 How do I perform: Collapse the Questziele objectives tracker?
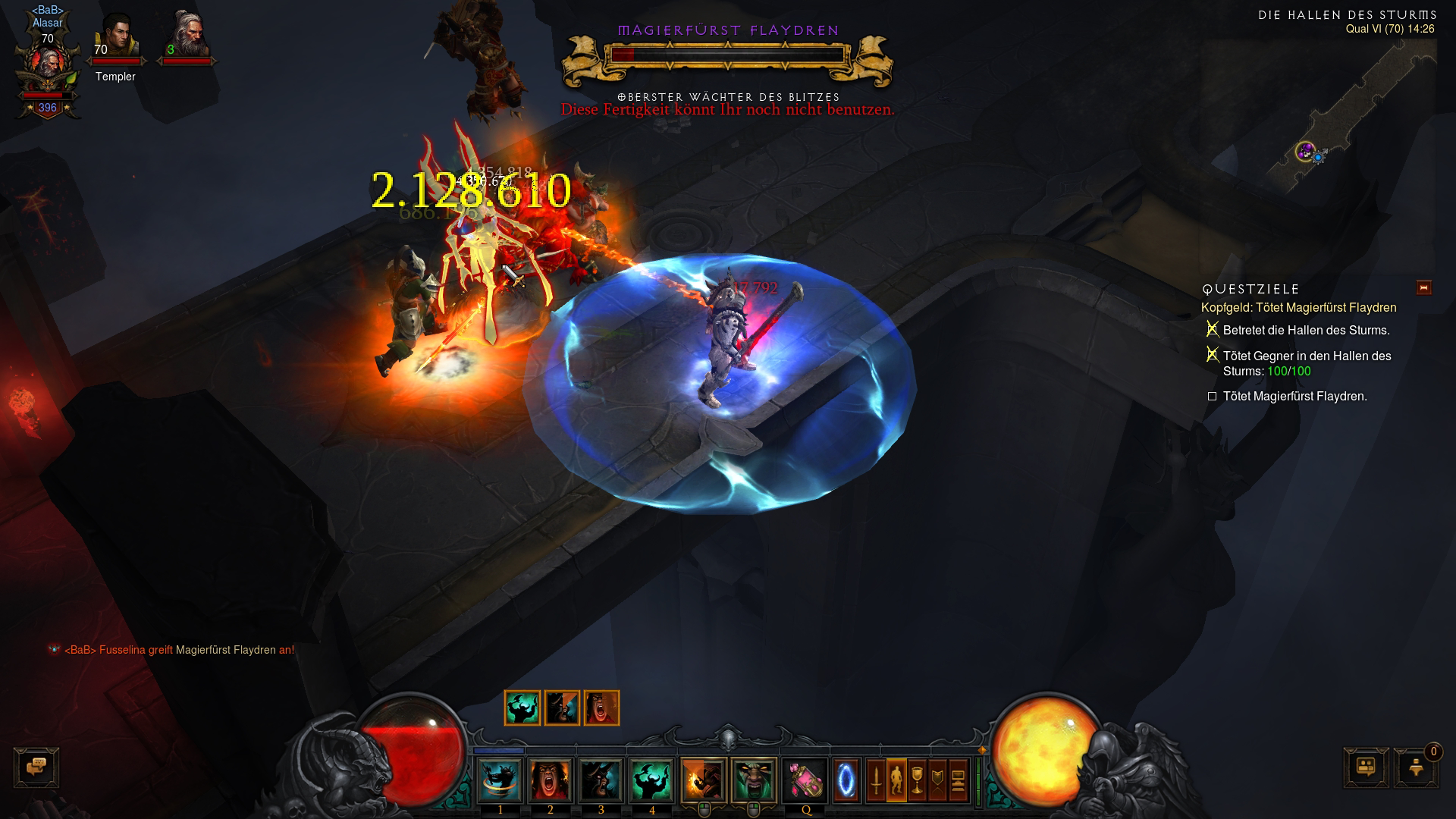(x=1423, y=287)
